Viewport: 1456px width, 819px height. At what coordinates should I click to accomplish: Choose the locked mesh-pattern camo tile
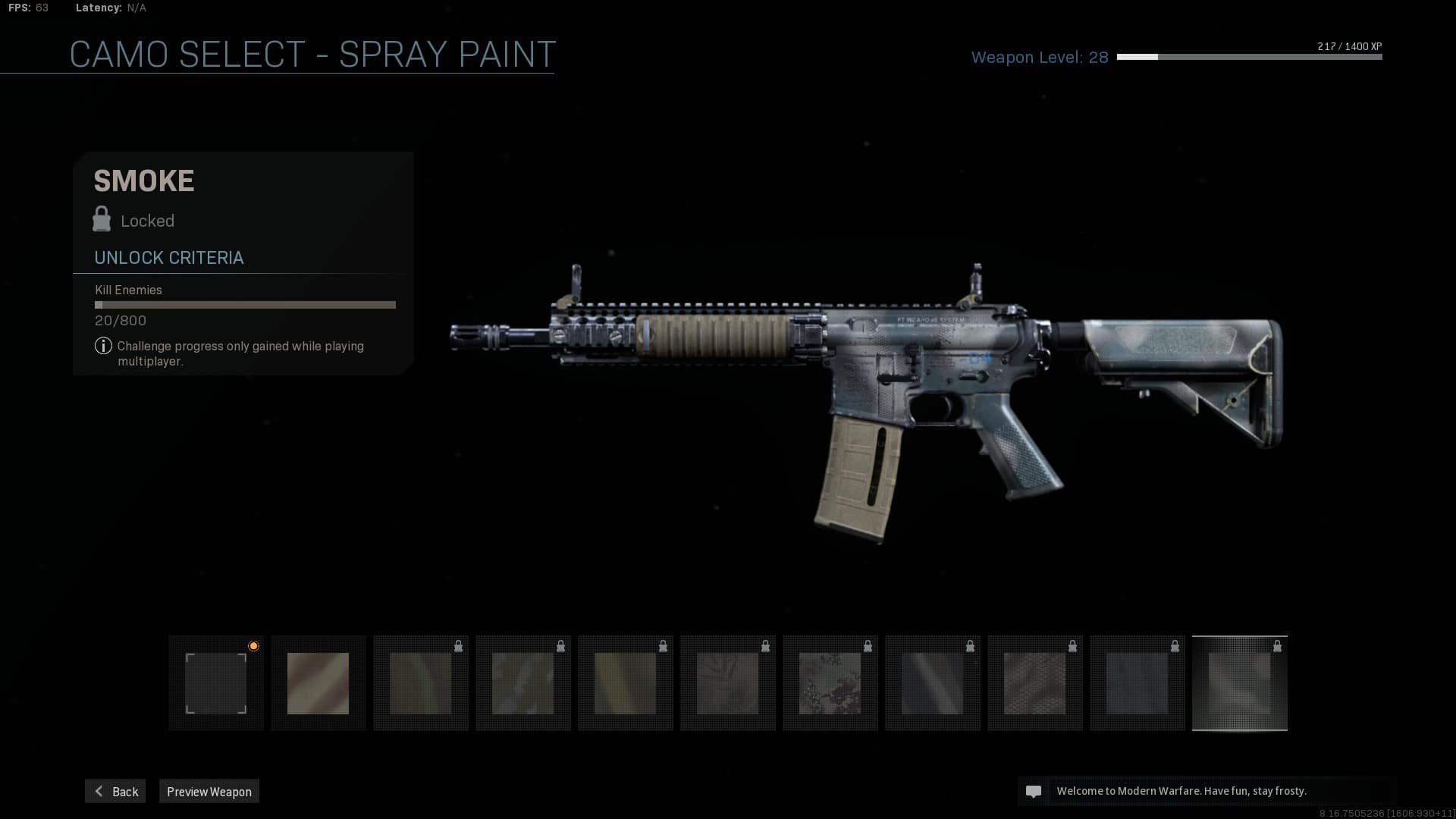click(x=1034, y=683)
